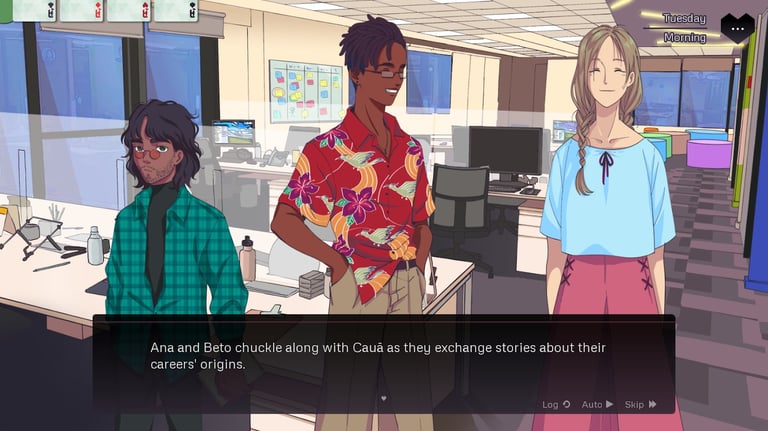Open the dialogue Log
768x431 pixels.
(556, 404)
